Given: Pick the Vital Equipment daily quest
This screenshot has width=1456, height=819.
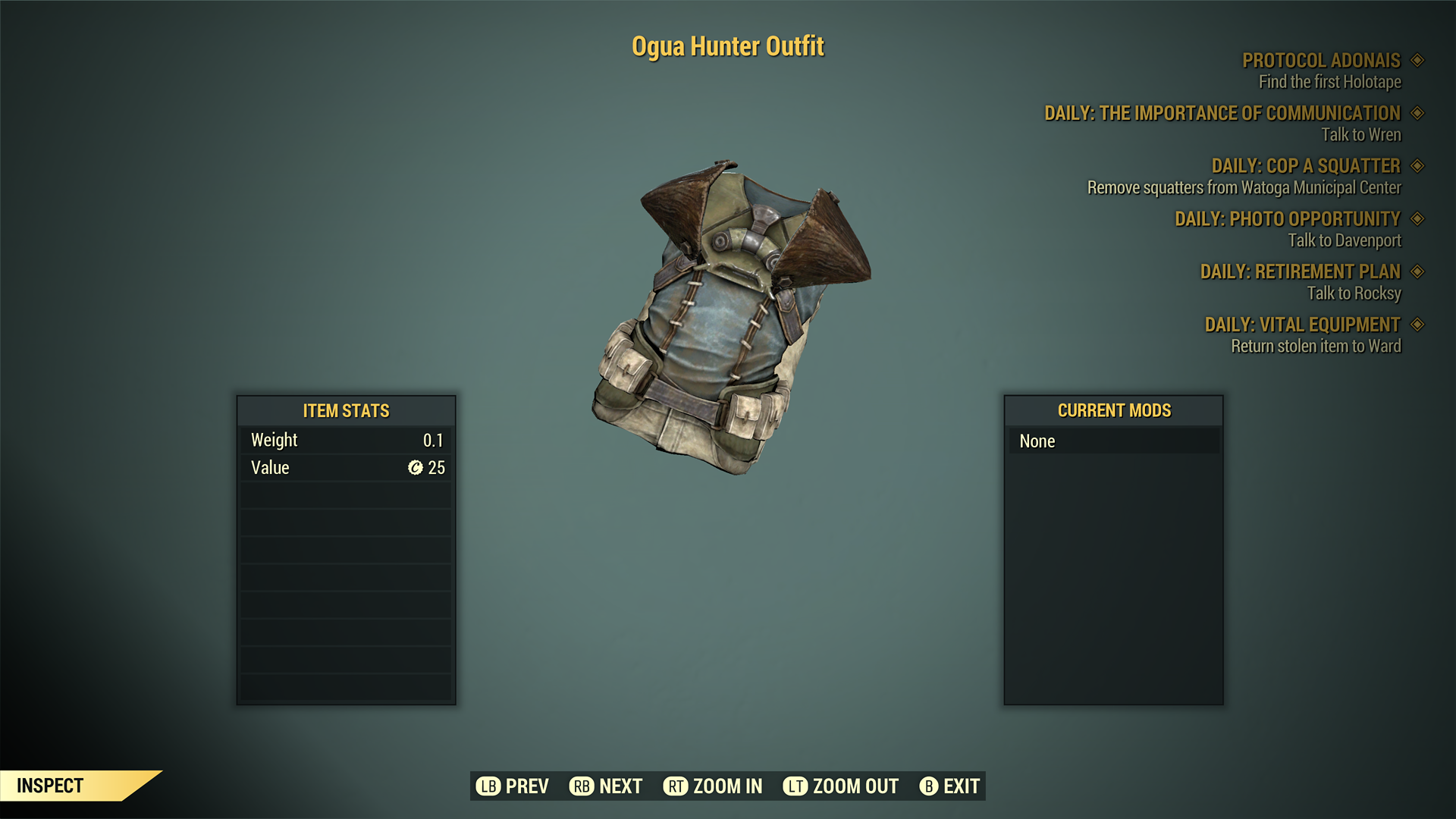Looking at the screenshot, I should (x=1302, y=325).
